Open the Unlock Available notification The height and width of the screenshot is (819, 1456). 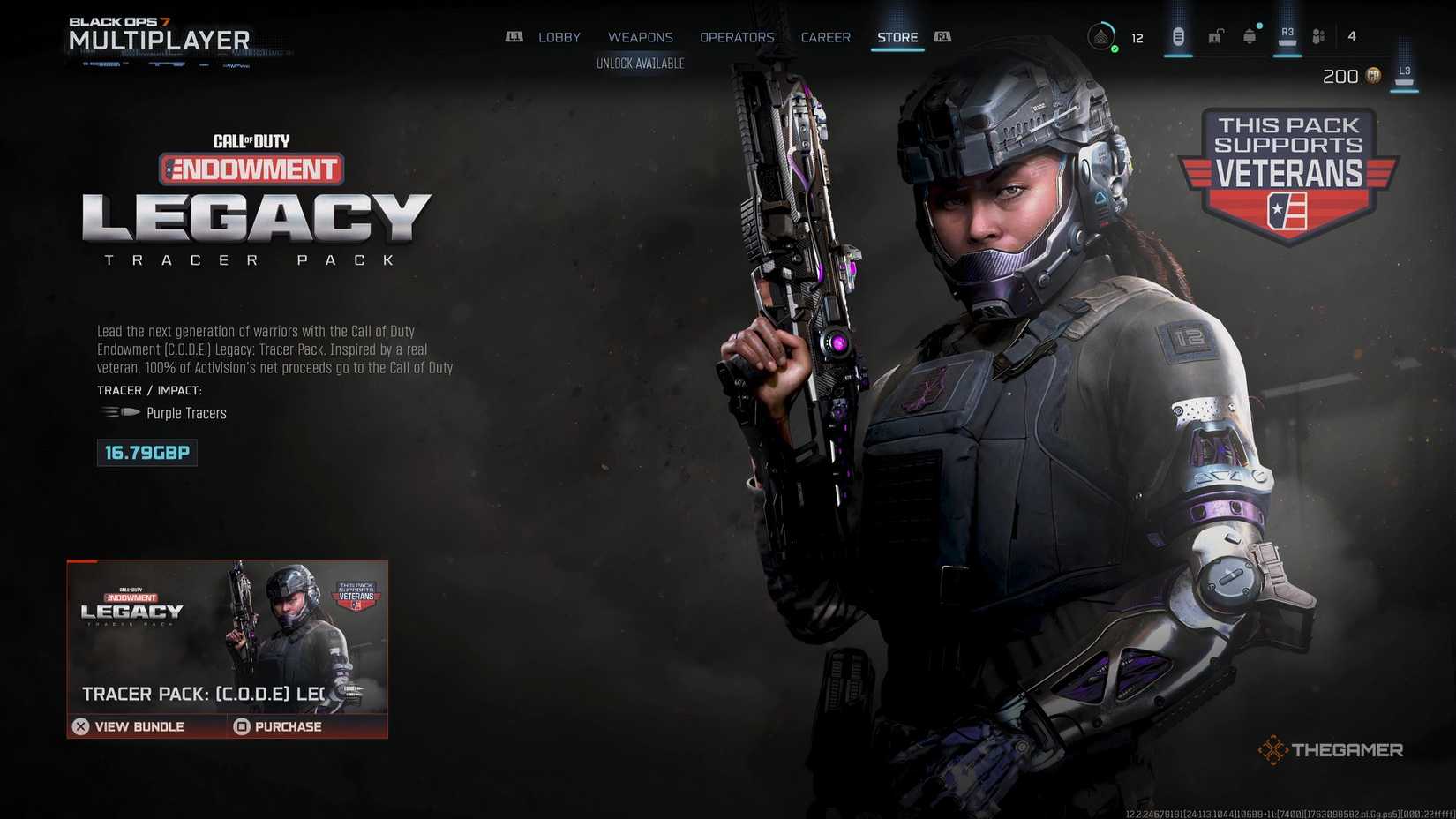pyautogui.click(x=641, y=63)
